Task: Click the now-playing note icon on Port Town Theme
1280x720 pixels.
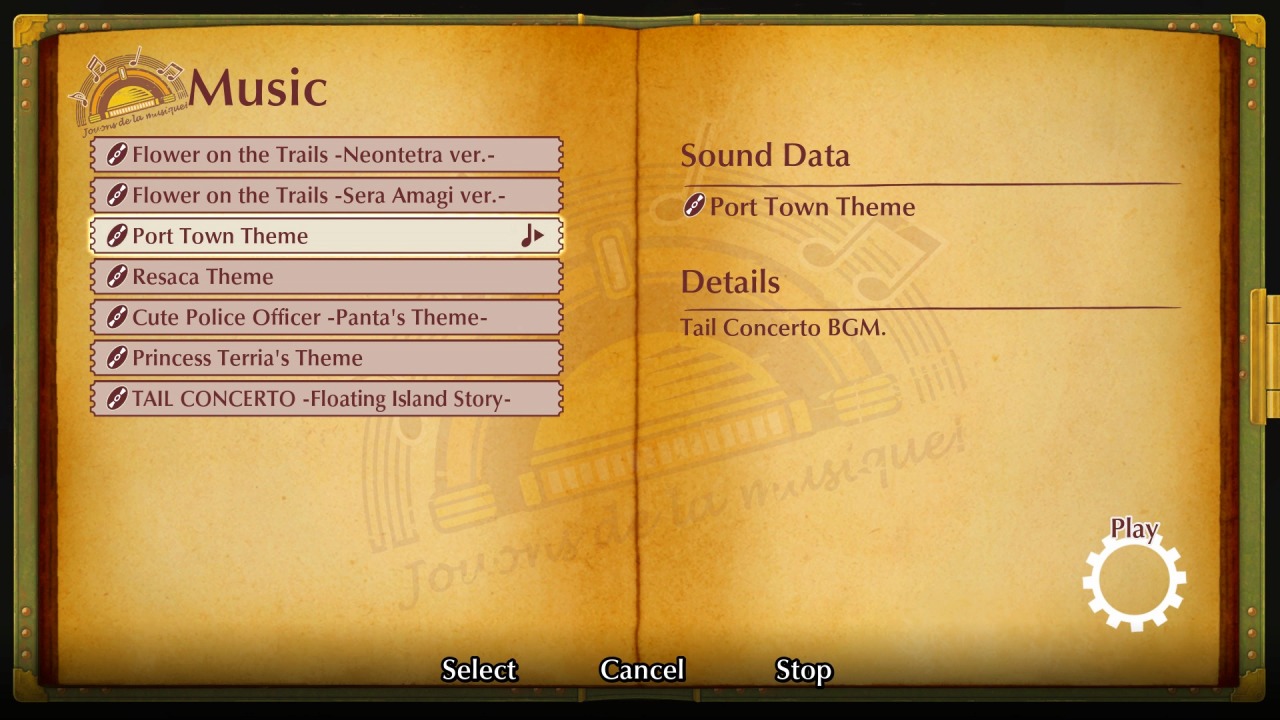Action: click(533, 236)
